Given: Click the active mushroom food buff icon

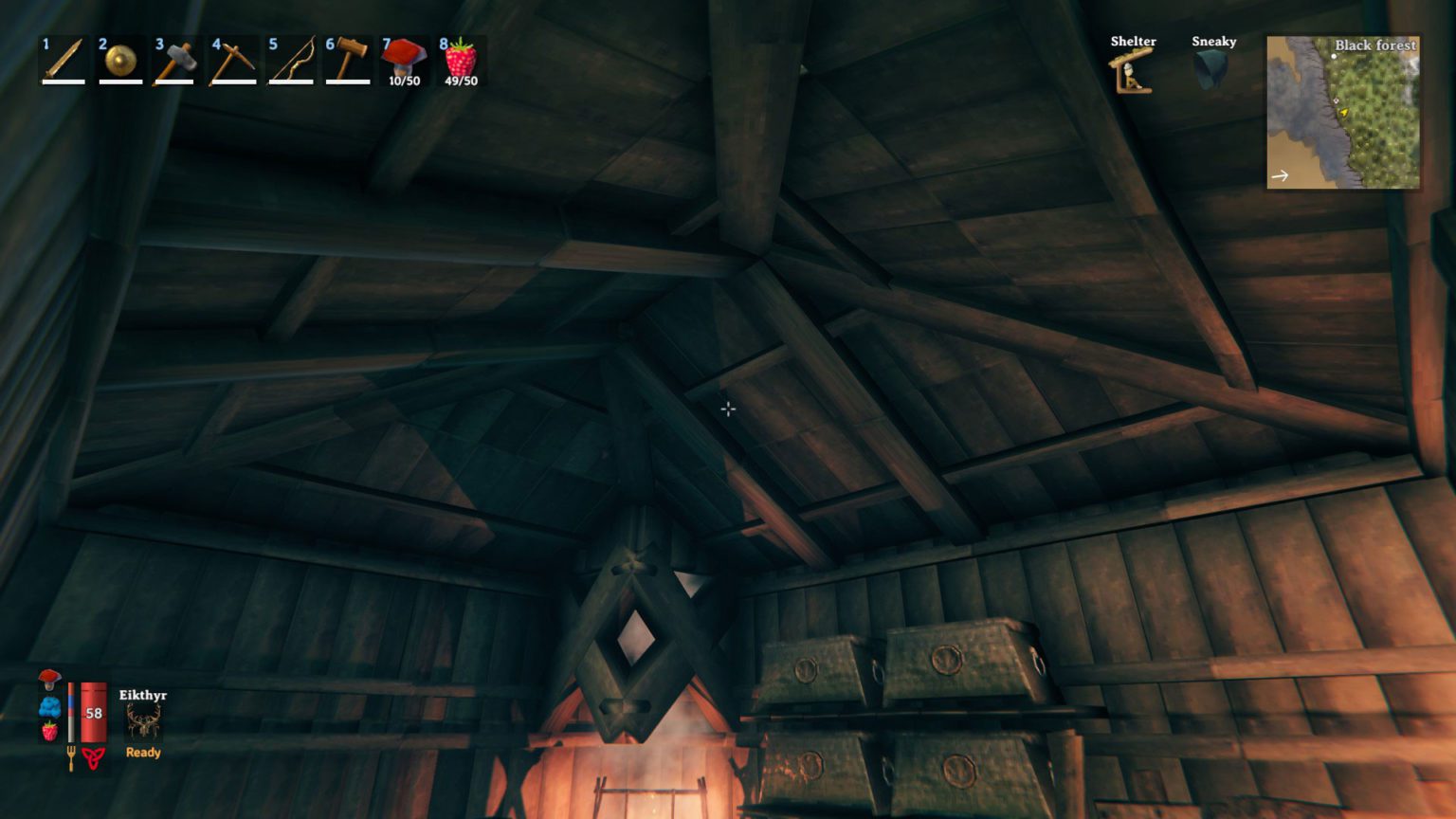Looking at the screenshot, I should (x=49, y=679).
